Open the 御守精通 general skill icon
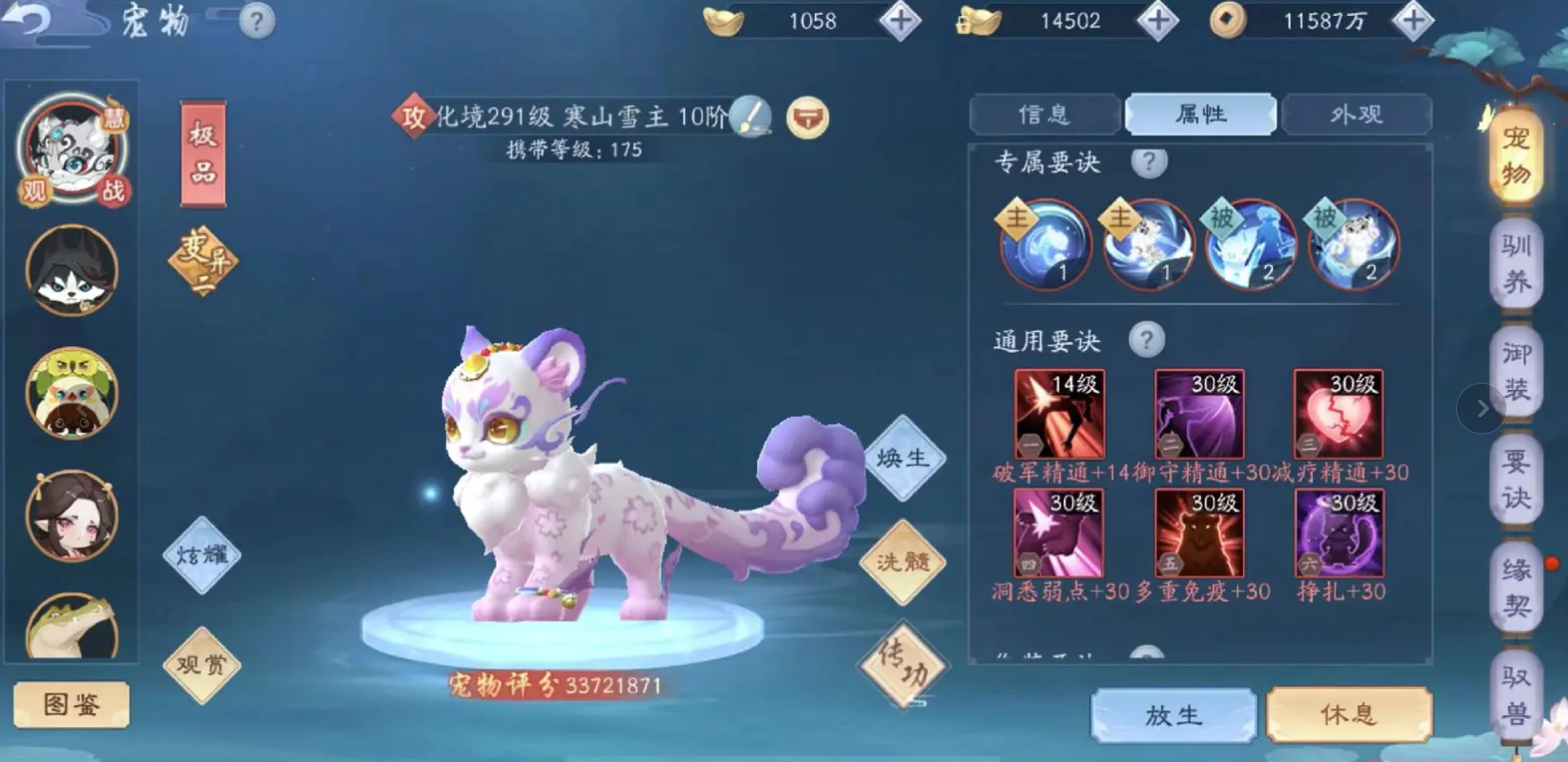 (x=1198, y=411)
